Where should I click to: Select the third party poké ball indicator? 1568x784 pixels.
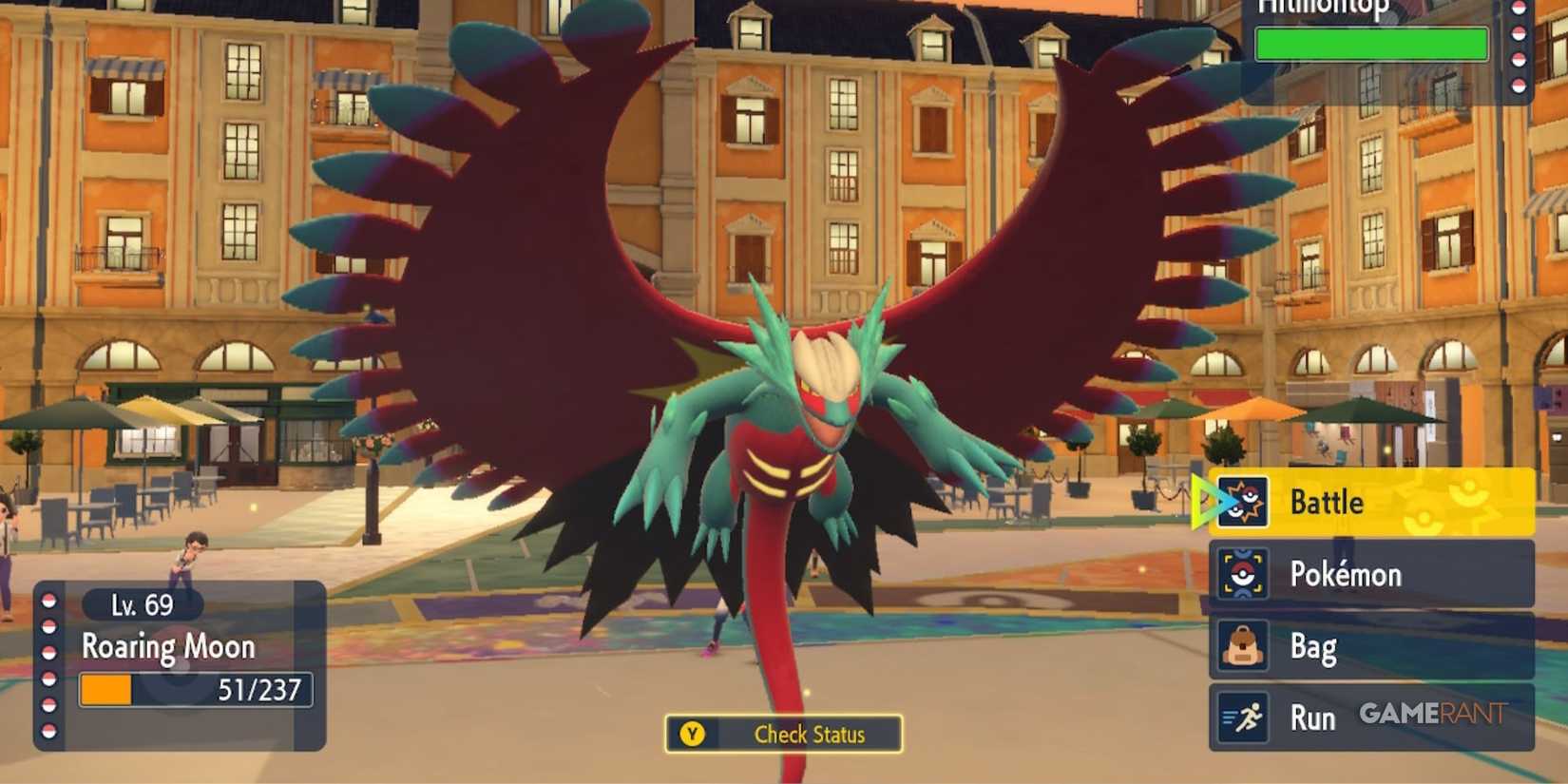(48, 653)
